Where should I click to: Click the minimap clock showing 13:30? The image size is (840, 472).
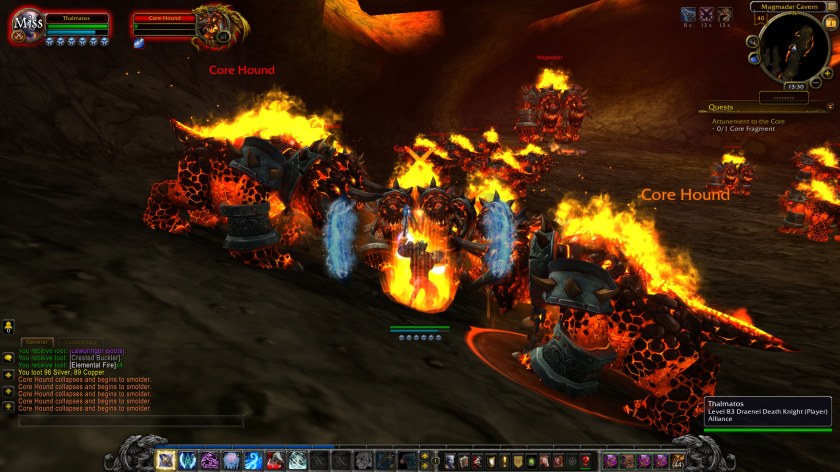[x=795, y=86]
